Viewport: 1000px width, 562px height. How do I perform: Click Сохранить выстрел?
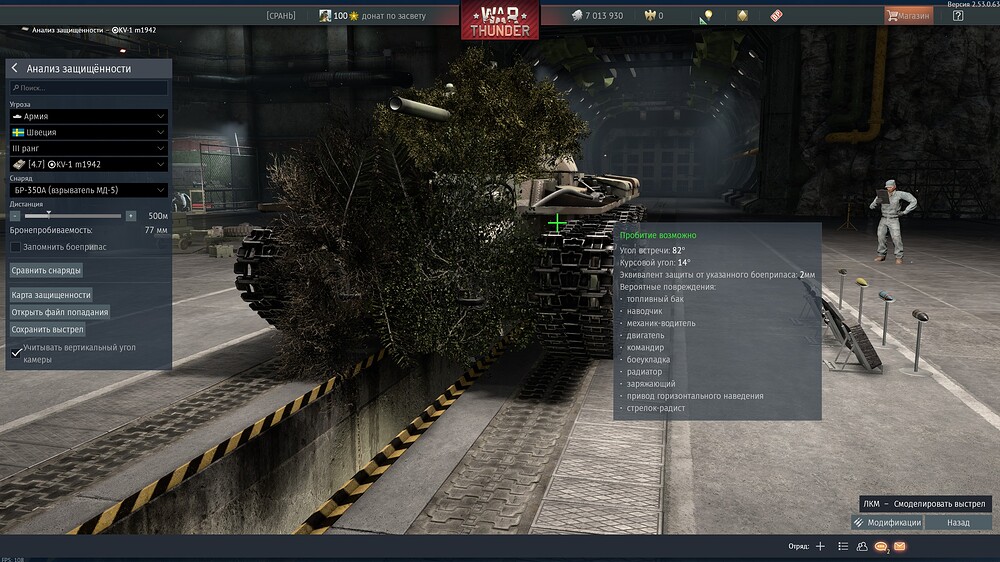48,329
